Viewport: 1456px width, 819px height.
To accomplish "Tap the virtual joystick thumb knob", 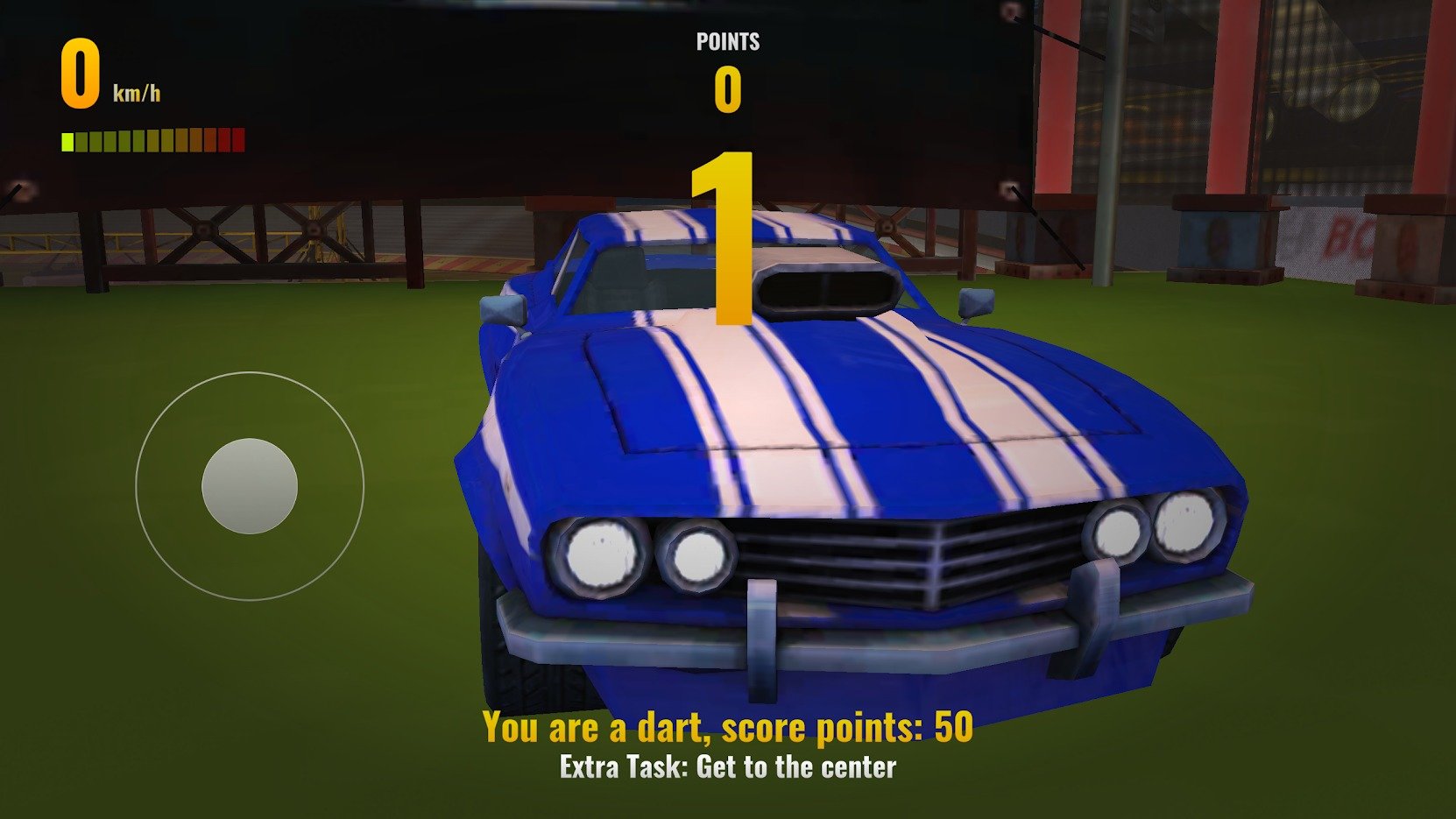I will click(250, 486).
